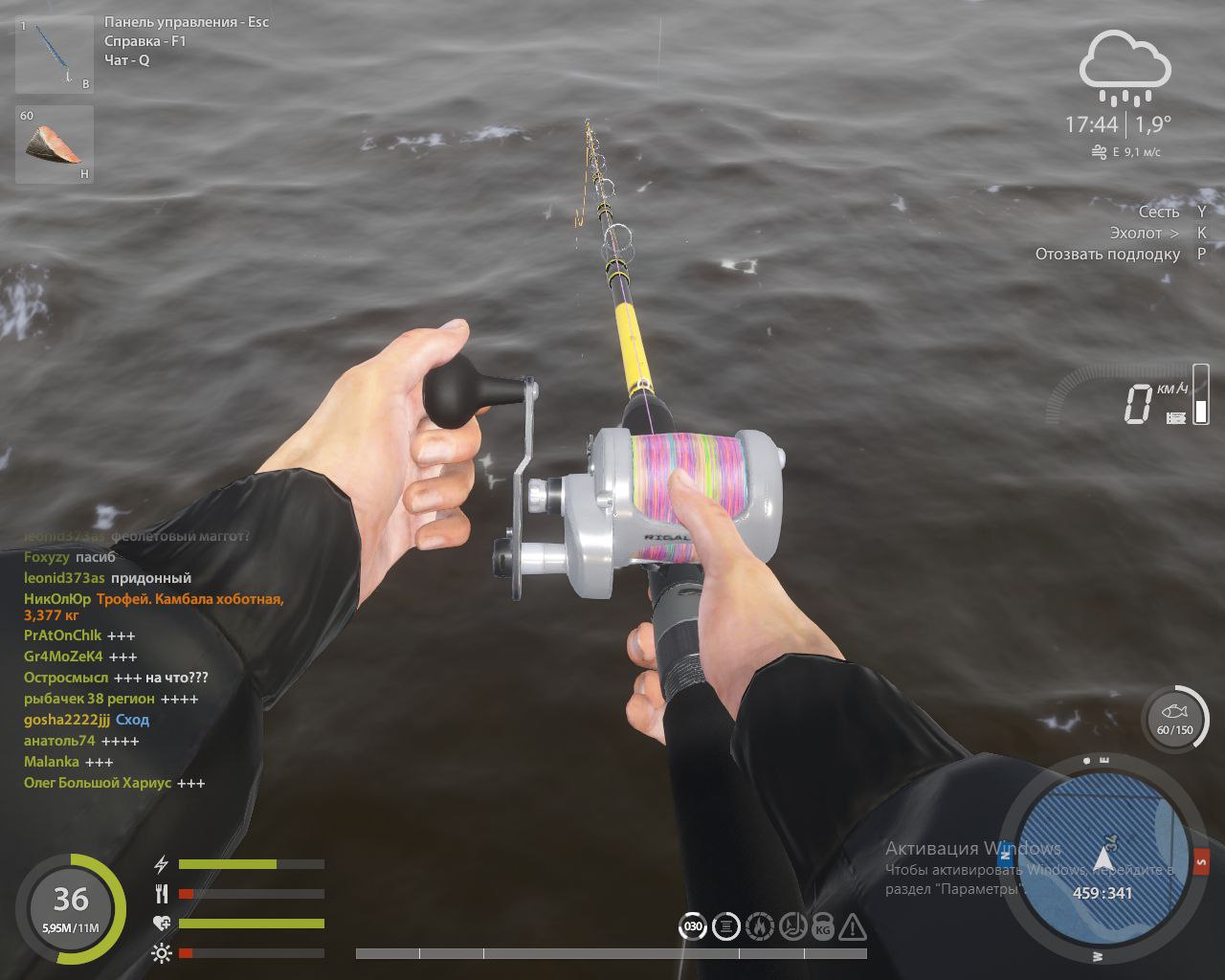Click the Windows activation watermark text
The image size is (1225, 980).
972,849
